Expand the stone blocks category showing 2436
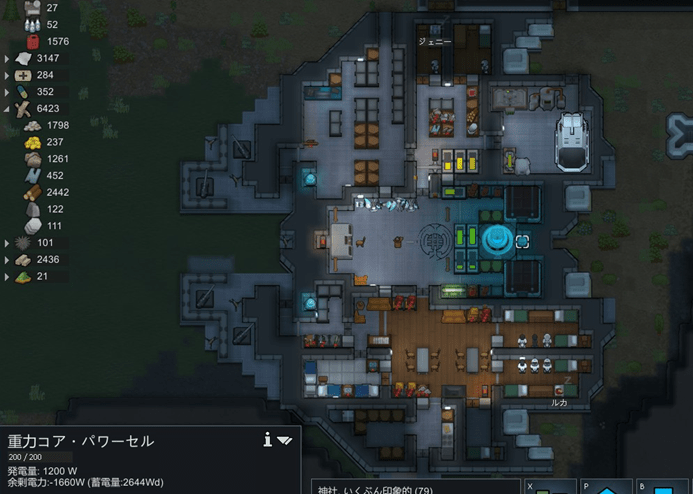Screen dimensions: 693x494 (x=7, y=260)
